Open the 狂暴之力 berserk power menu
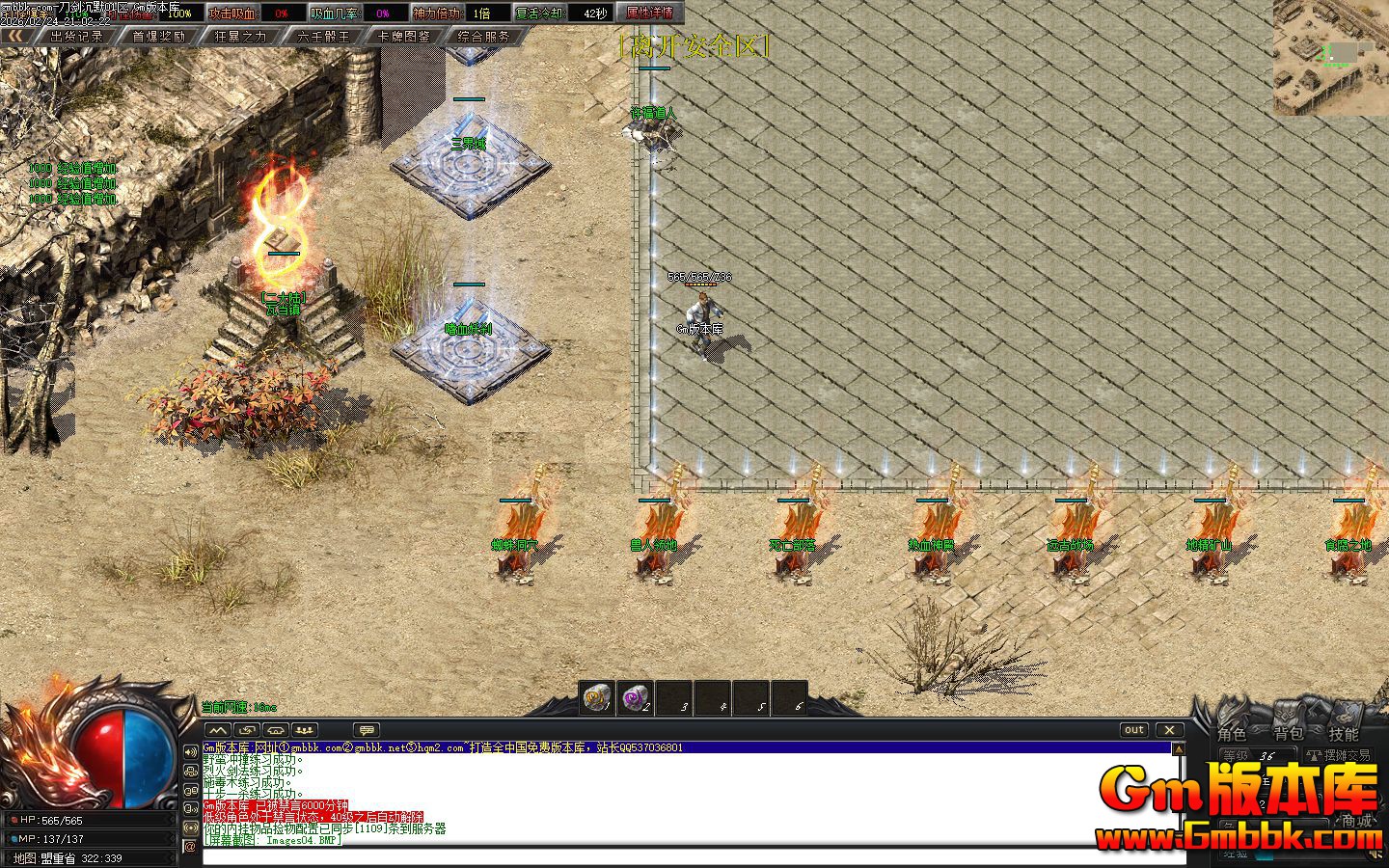This screenshot has width=1389, height=868. (x=240, y=36)
